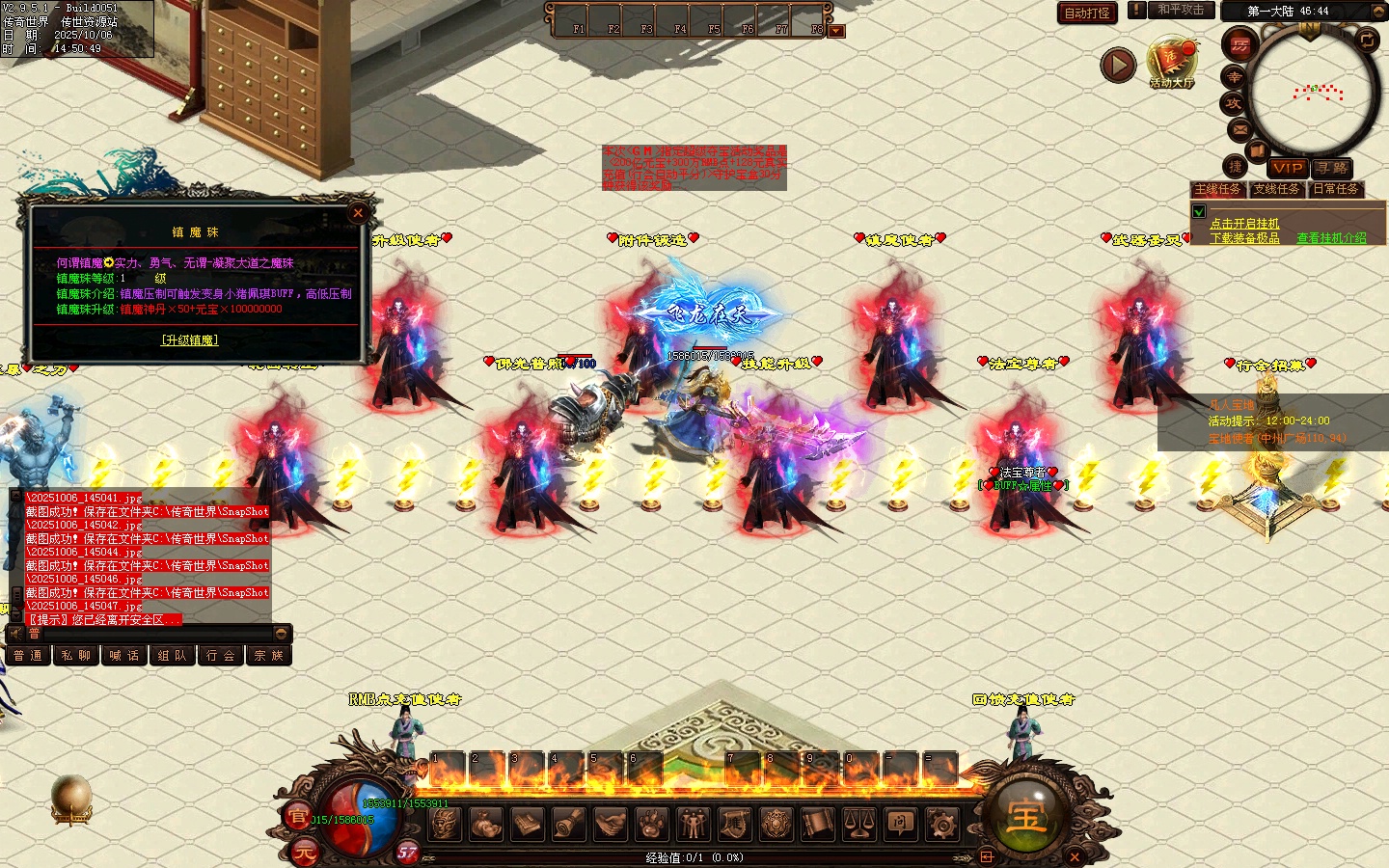The height and width of the screenshot is (868, 1389).
Task: Open the money bag inventory icon
Action: pyautogui.click(x=485, y=824)
